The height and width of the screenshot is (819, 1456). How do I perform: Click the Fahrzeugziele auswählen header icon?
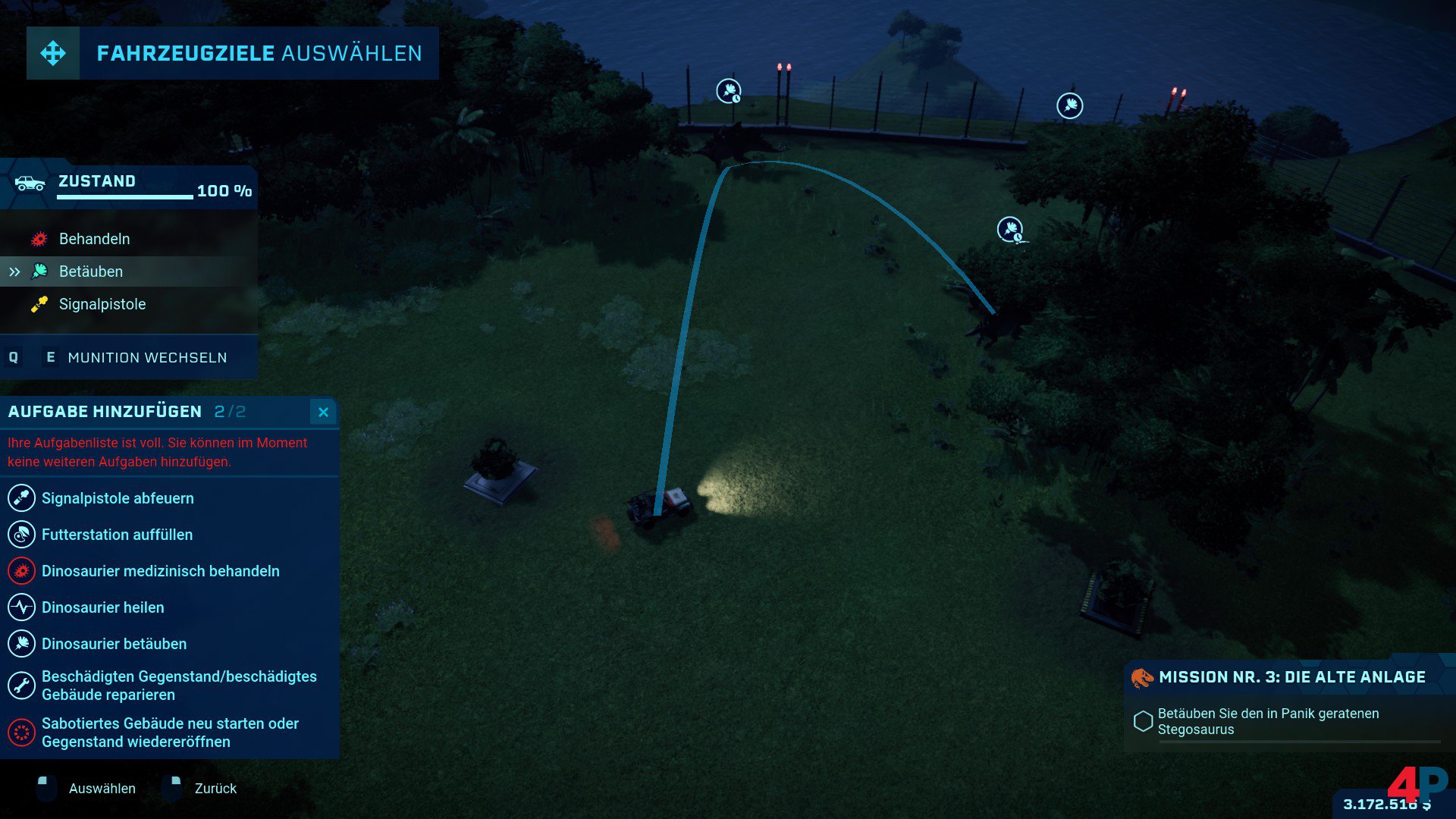point(53,53)
